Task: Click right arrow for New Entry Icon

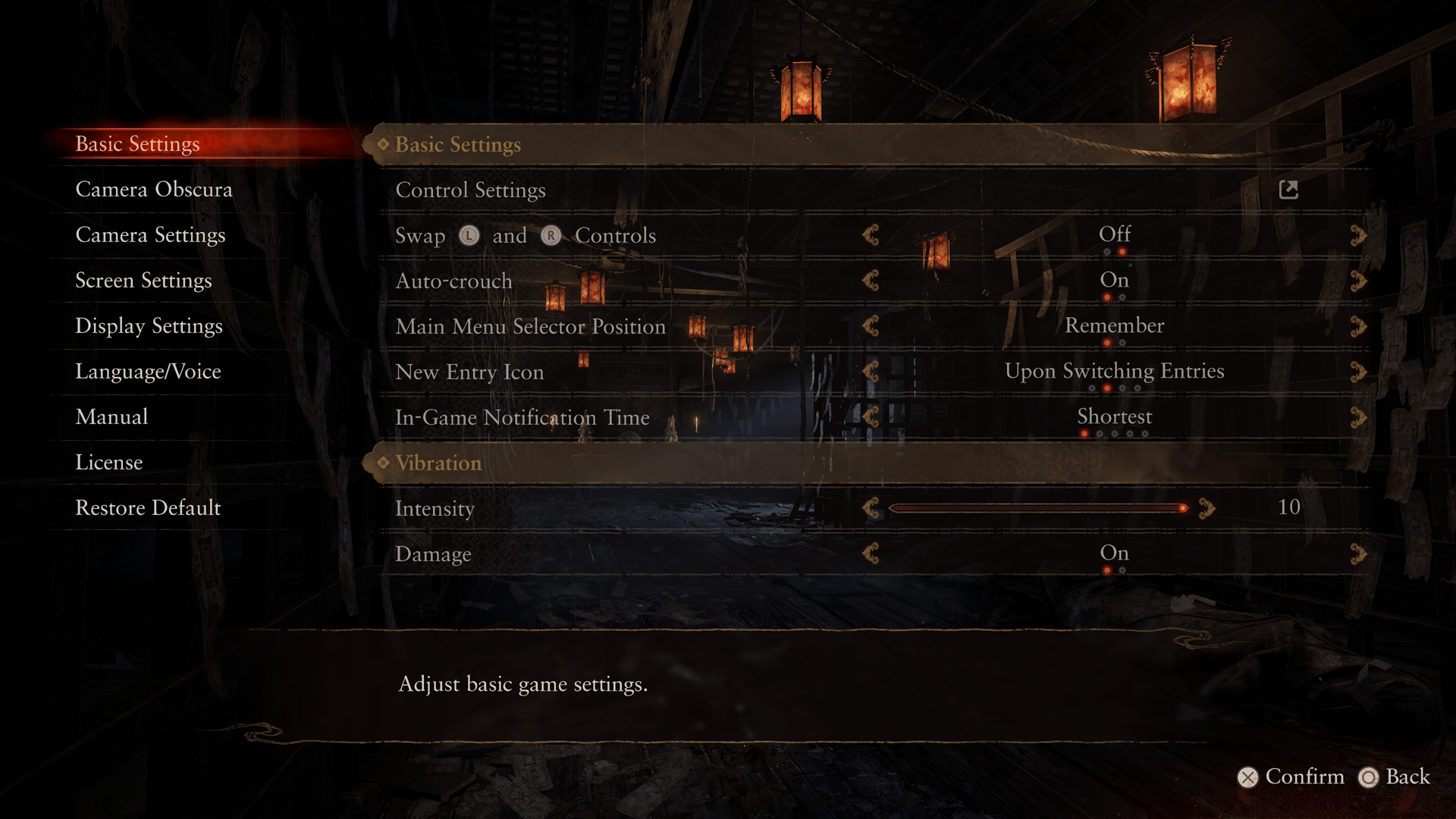Action: [x=1357, y=372]
